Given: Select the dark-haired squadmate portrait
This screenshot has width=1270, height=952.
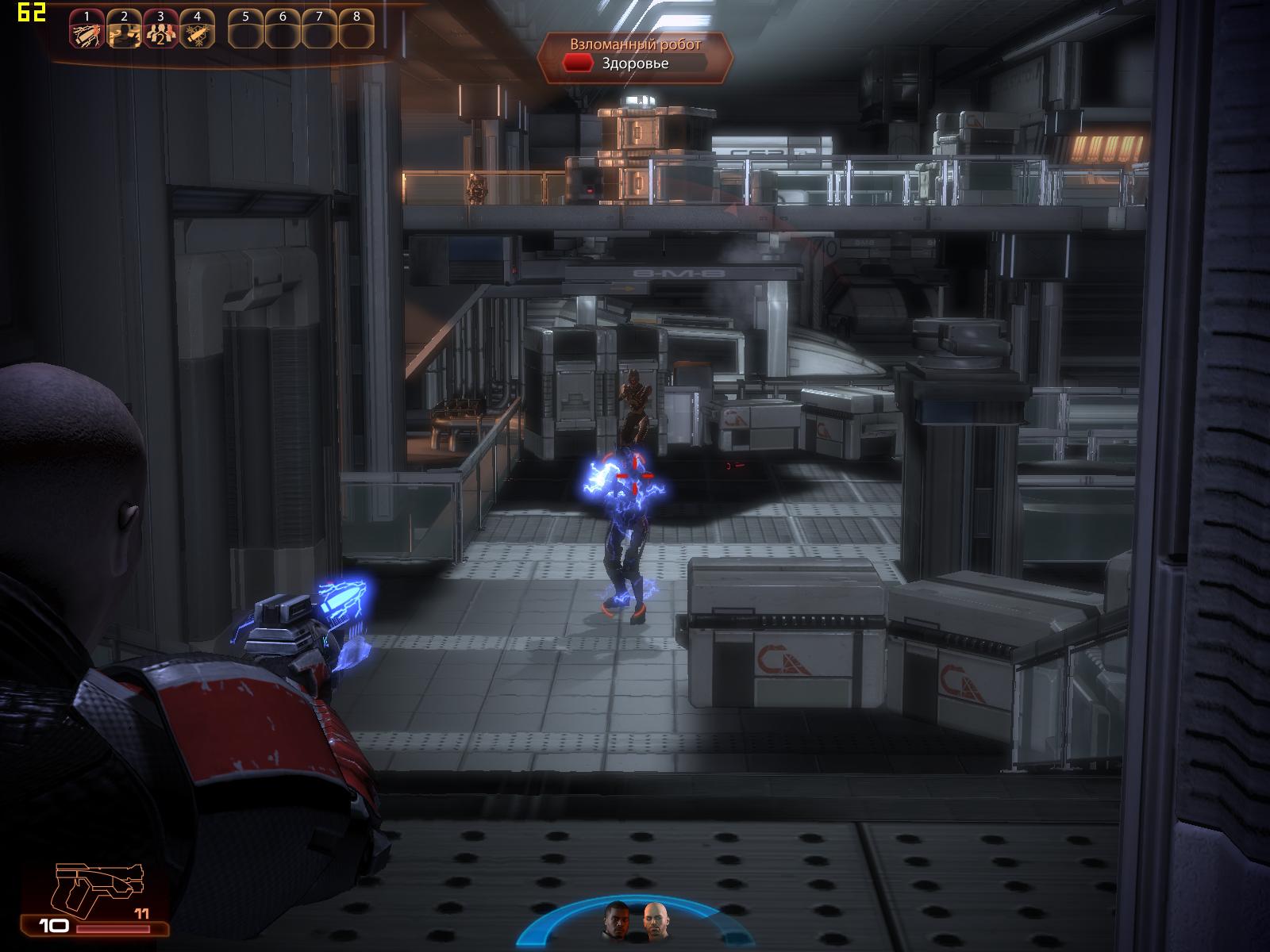Looking at the screenshot, I should click(x=618, y=920).
